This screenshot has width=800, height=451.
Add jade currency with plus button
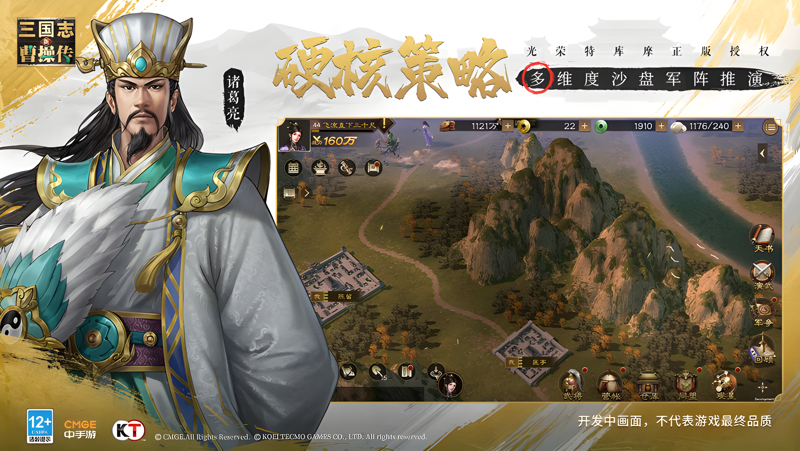[x=662, y=126]
